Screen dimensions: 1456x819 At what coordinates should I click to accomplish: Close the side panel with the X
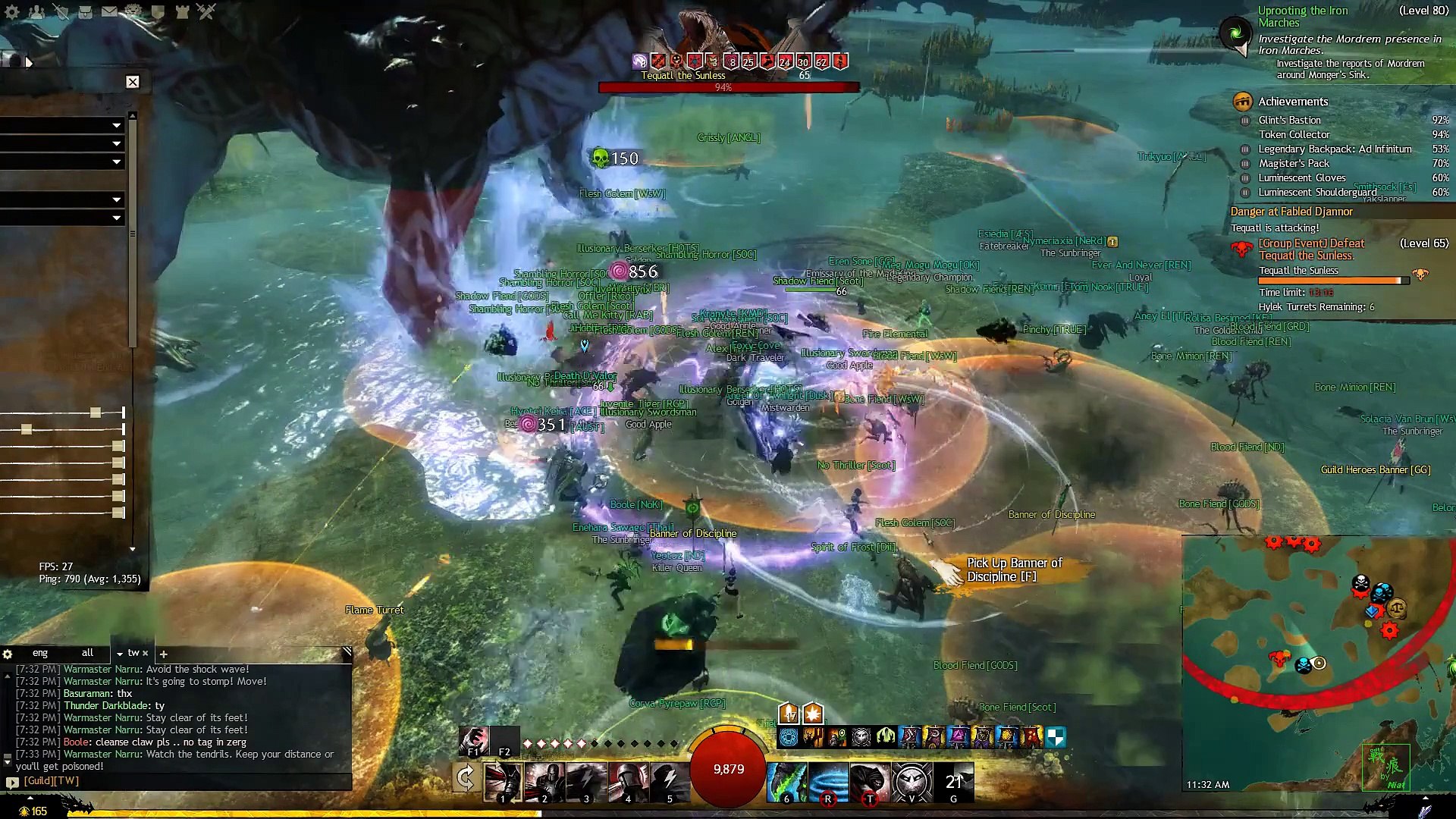pos(133,82)
